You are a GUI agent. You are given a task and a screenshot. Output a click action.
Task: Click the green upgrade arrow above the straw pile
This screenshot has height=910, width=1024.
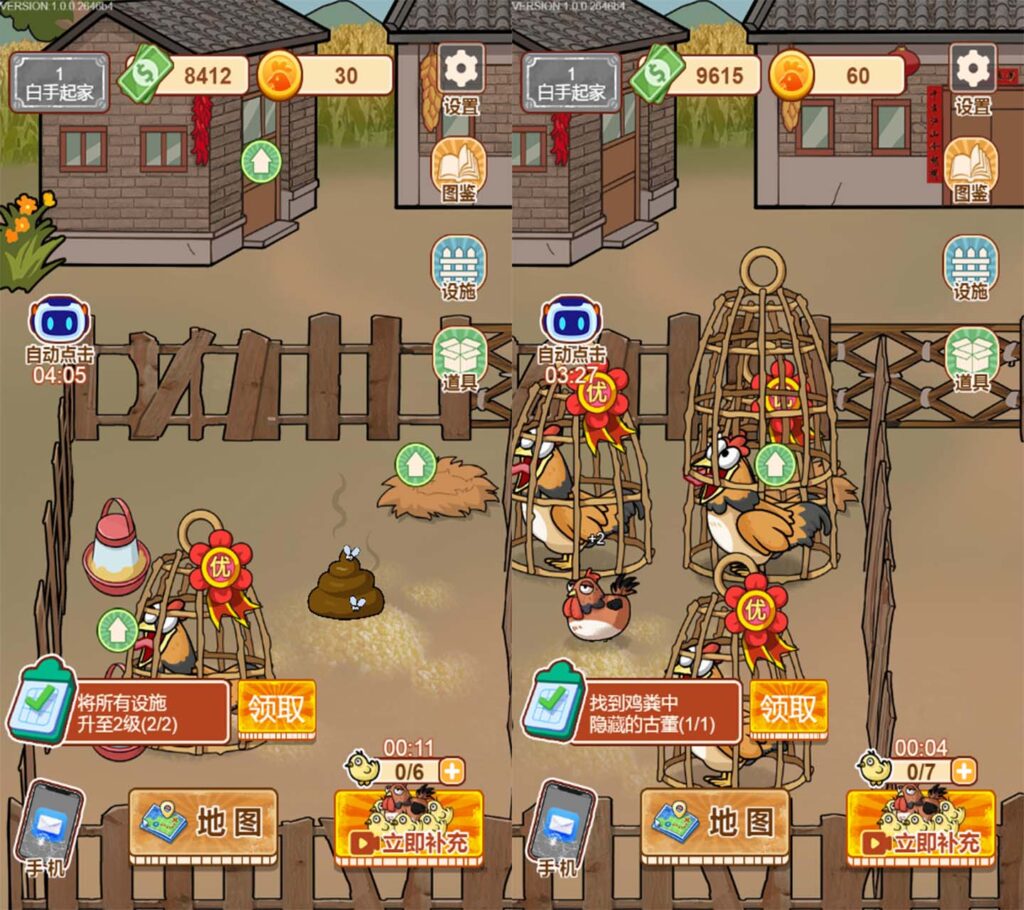[x=415, y=465]
